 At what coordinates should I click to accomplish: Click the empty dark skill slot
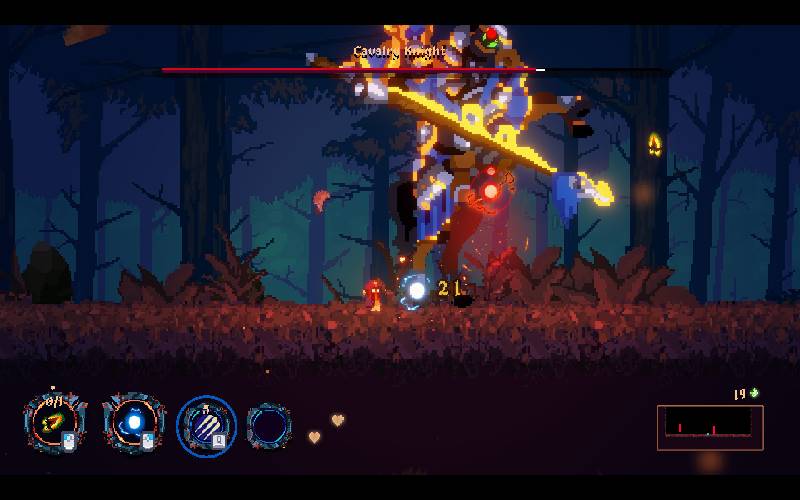[x=269, y=425]
